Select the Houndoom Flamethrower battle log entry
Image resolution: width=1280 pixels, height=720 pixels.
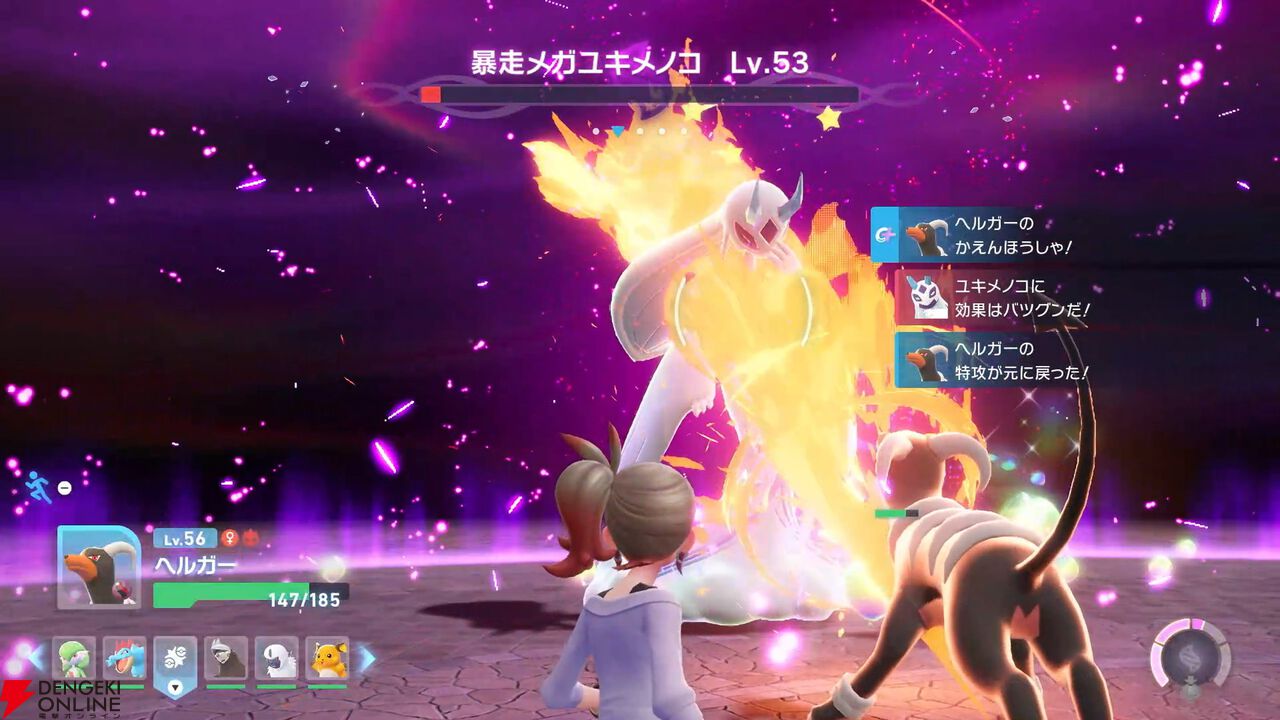tap(990, 236)
